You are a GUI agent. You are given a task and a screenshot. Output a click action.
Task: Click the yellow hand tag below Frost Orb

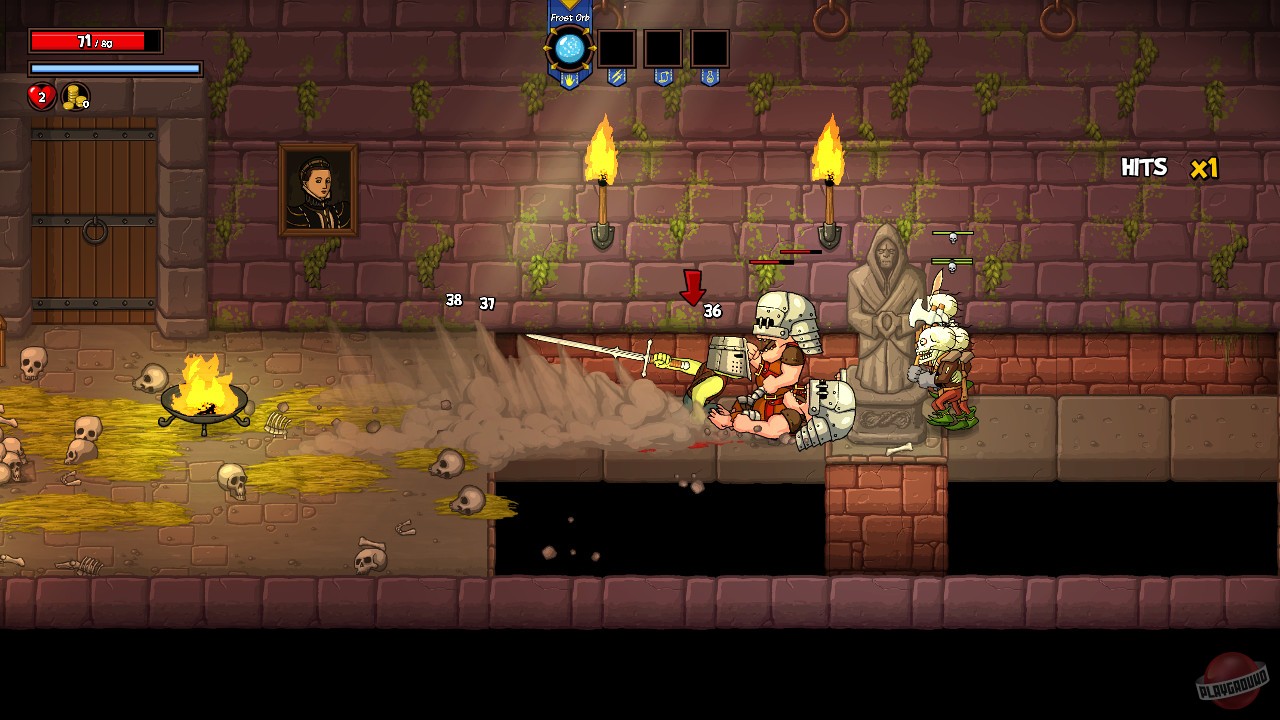tap(570, 78)
